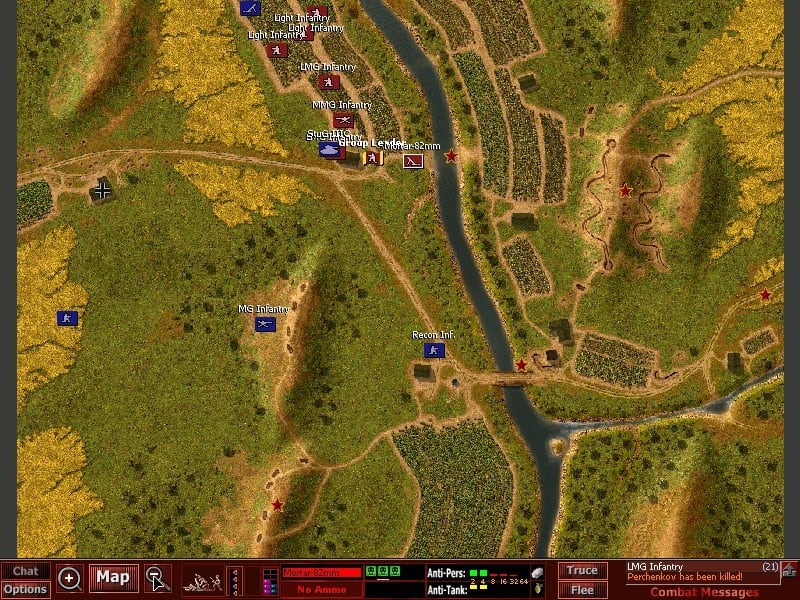Select the MG Infantry unit marker
This screenshot has height=600, width=800.
tap(265, 324)
